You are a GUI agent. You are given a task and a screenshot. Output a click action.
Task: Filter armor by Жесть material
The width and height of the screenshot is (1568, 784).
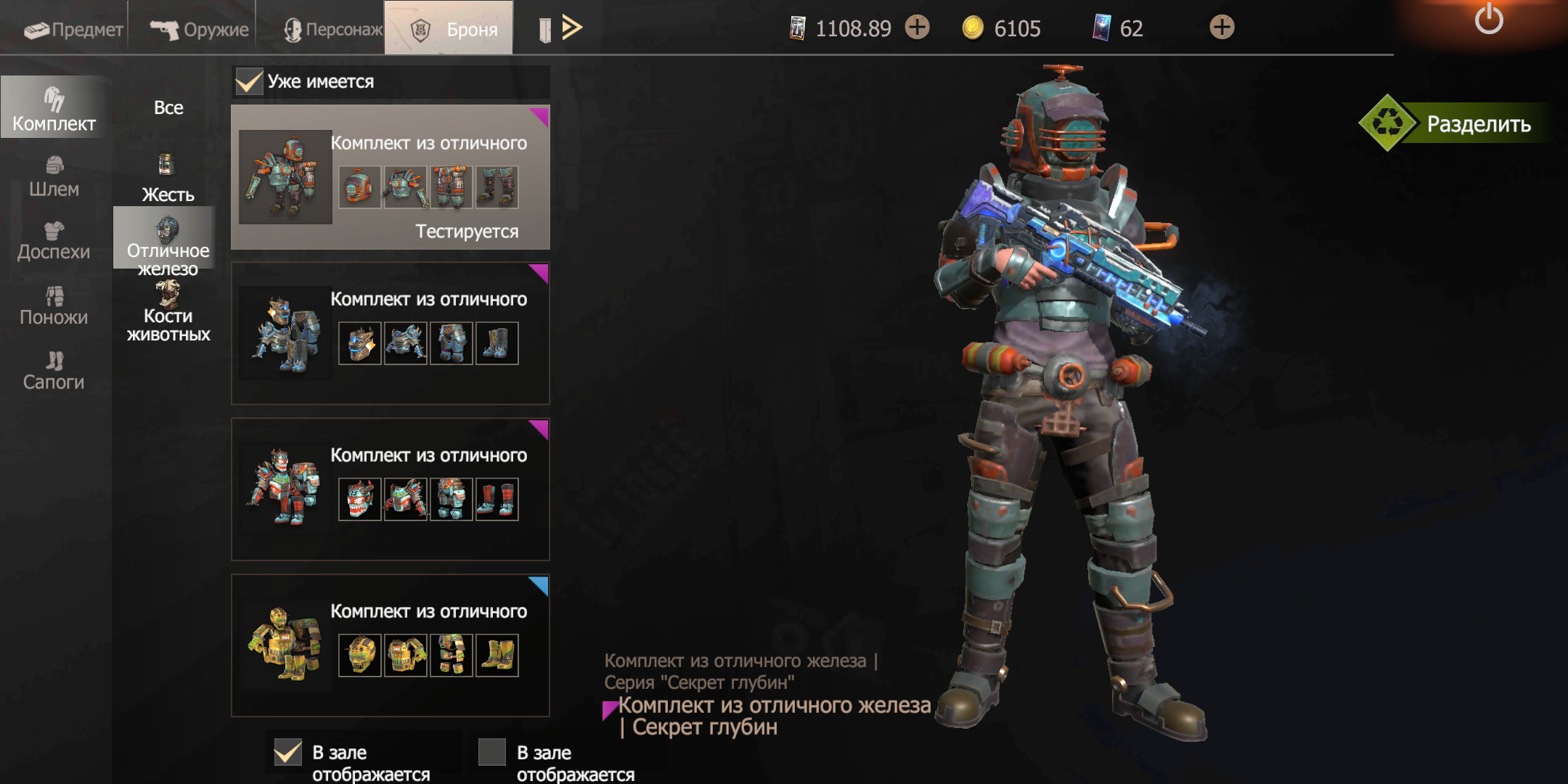(x=168, y=179)
